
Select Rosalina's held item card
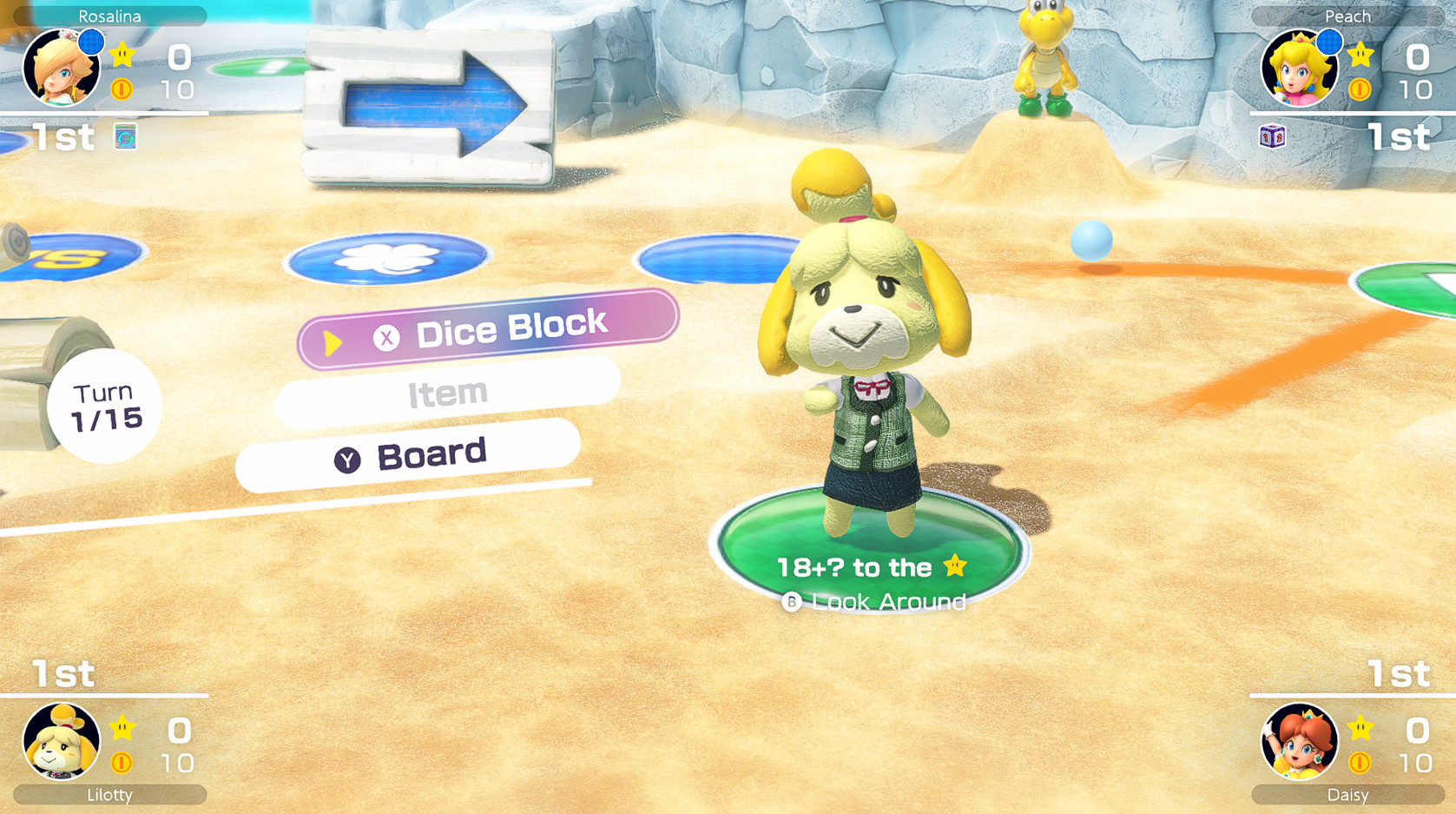coord(124,137)
